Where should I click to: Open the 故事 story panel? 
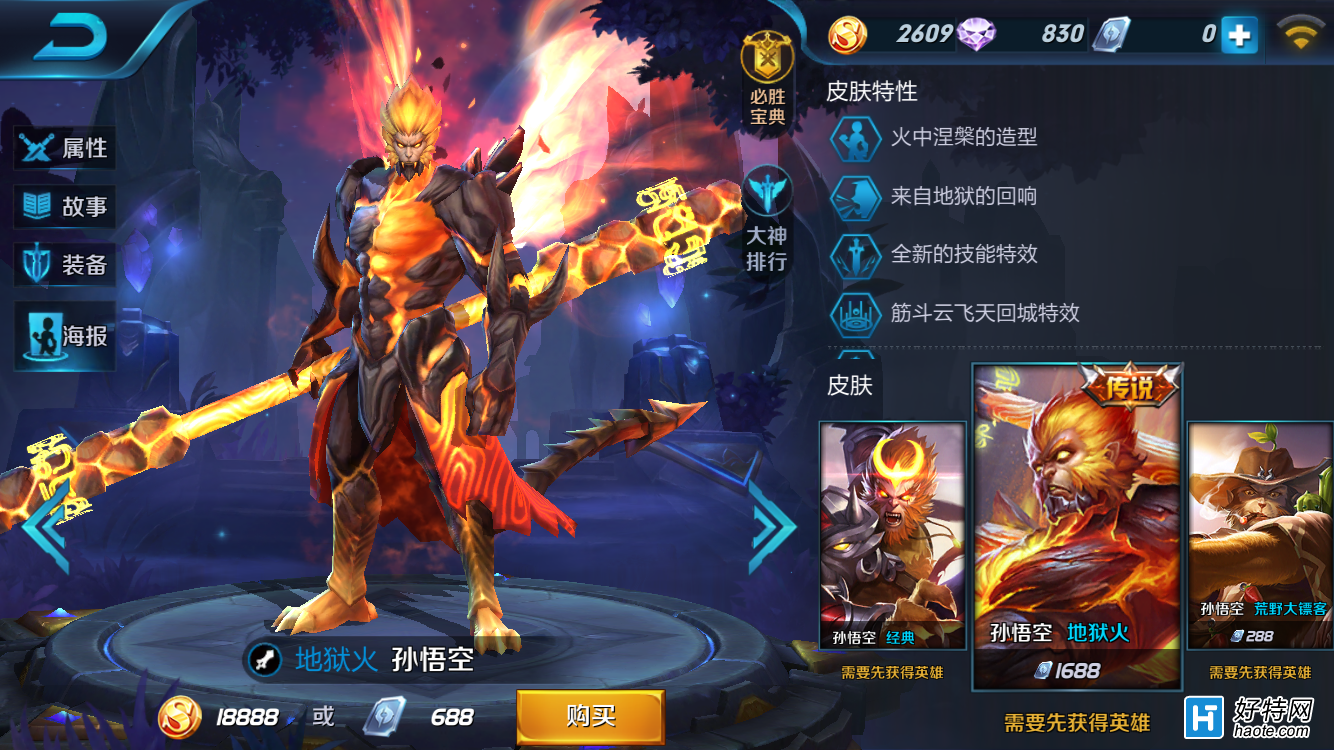[65, 207]
